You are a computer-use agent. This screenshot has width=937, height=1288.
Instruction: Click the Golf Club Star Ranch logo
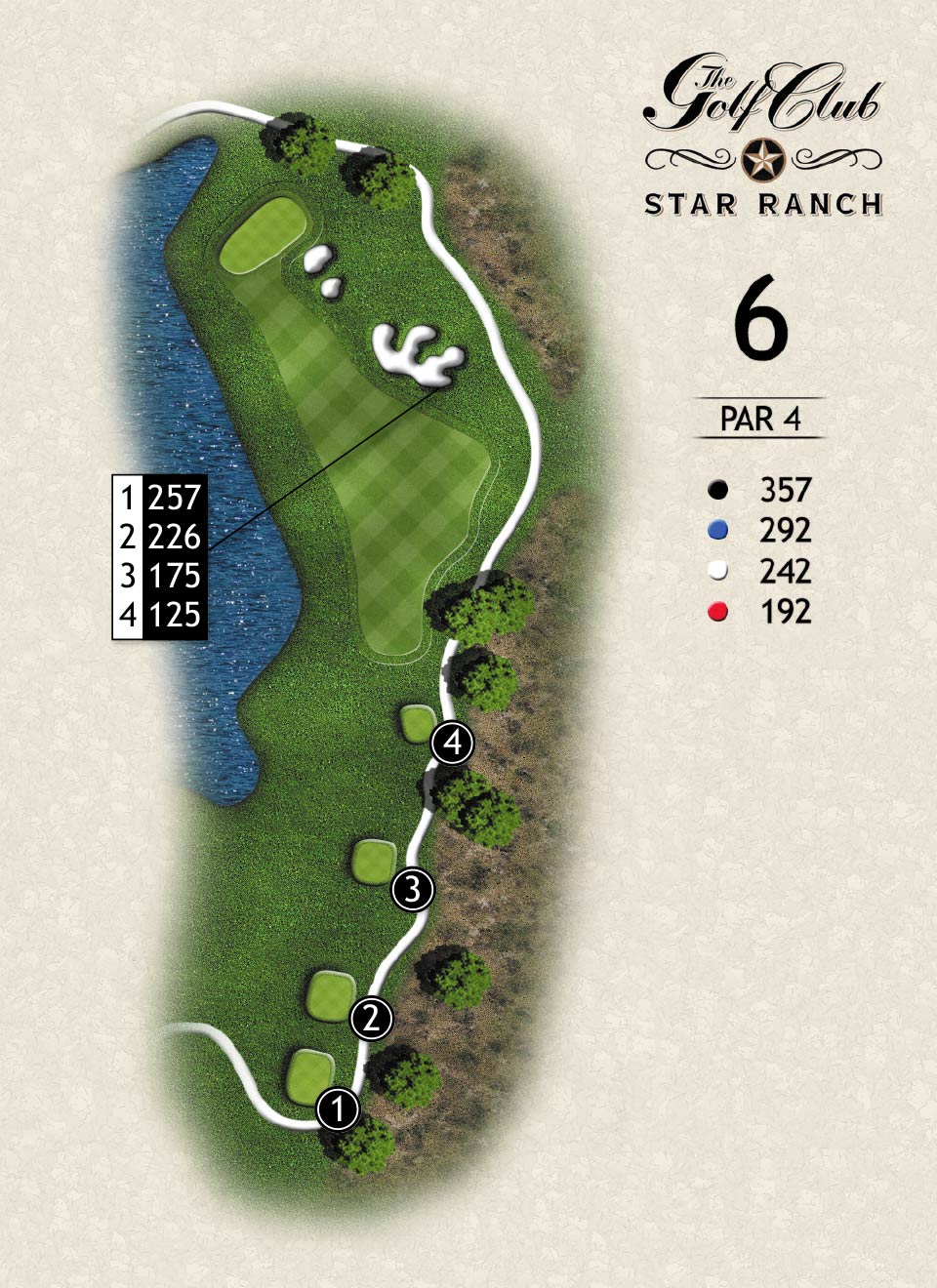[x=763, y=137]
